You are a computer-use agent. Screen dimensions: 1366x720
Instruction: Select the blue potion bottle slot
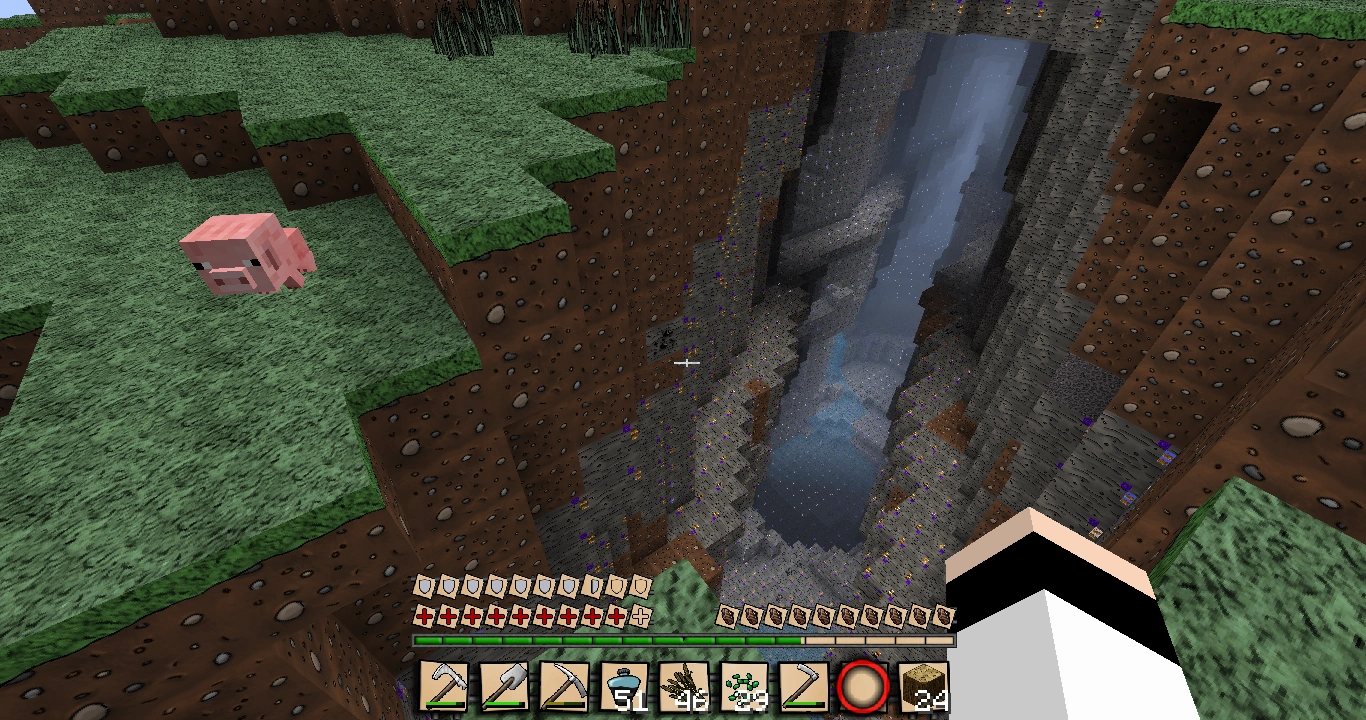point(624,687)
